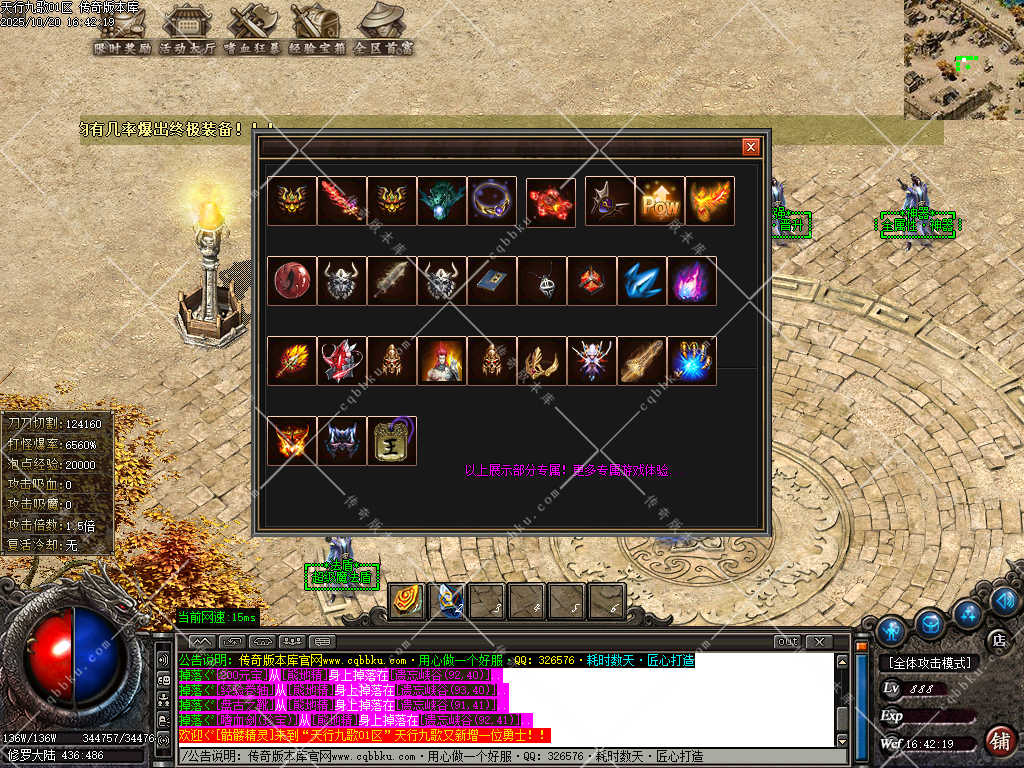Select the orange Pow arrow icon
The height and width of the screenshot is (768, 1024).
660,201
